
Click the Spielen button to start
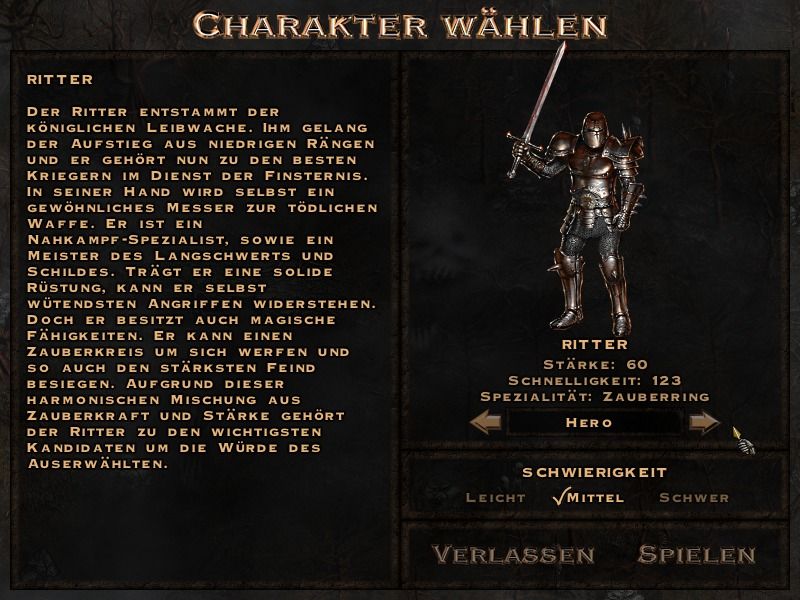point(696,554)
